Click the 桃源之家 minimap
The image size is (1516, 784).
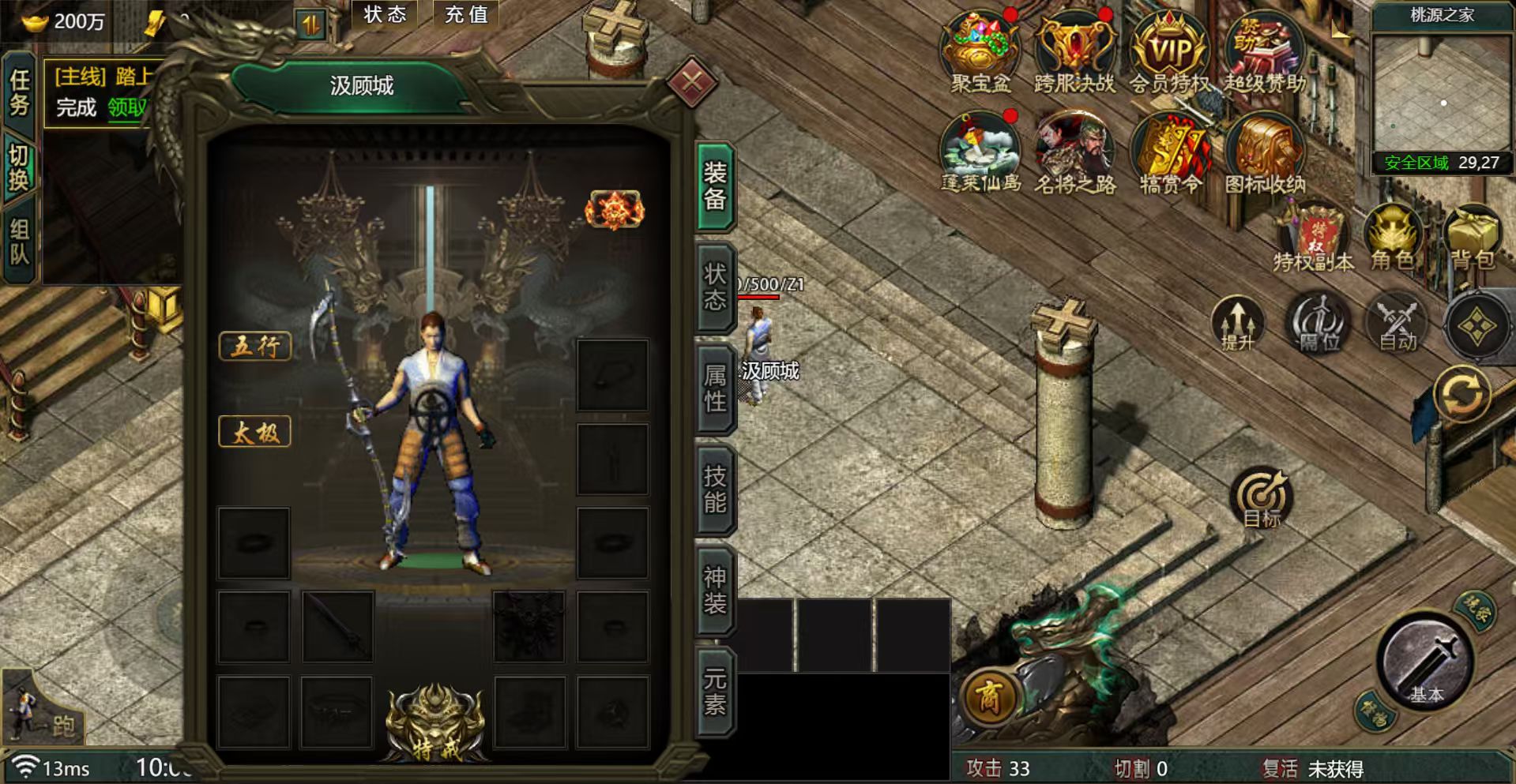(x=1442, y=93)
